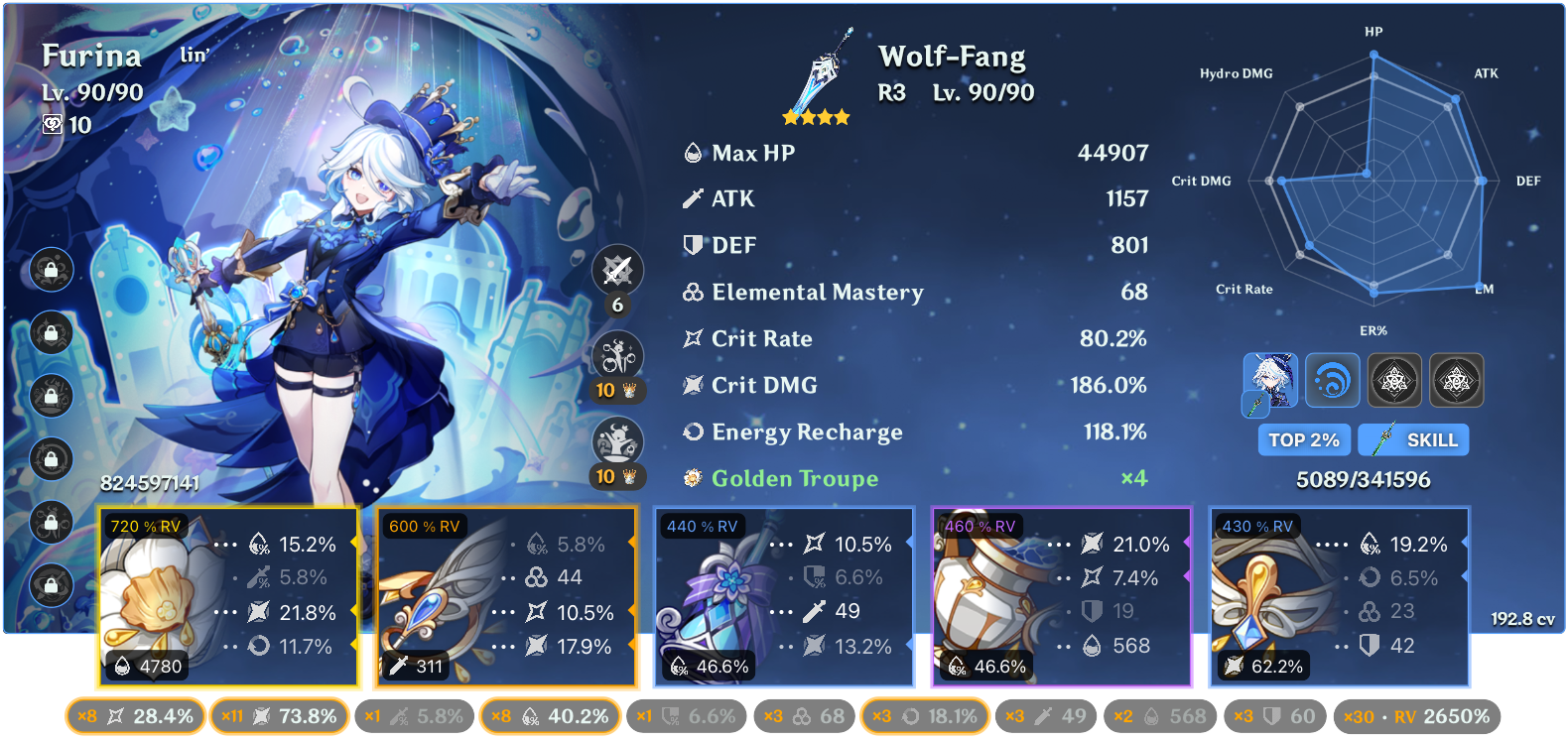Select the flower artifact showing 4780 HP
This screenshot has height=741, width=1568.
tap(226, 595)
